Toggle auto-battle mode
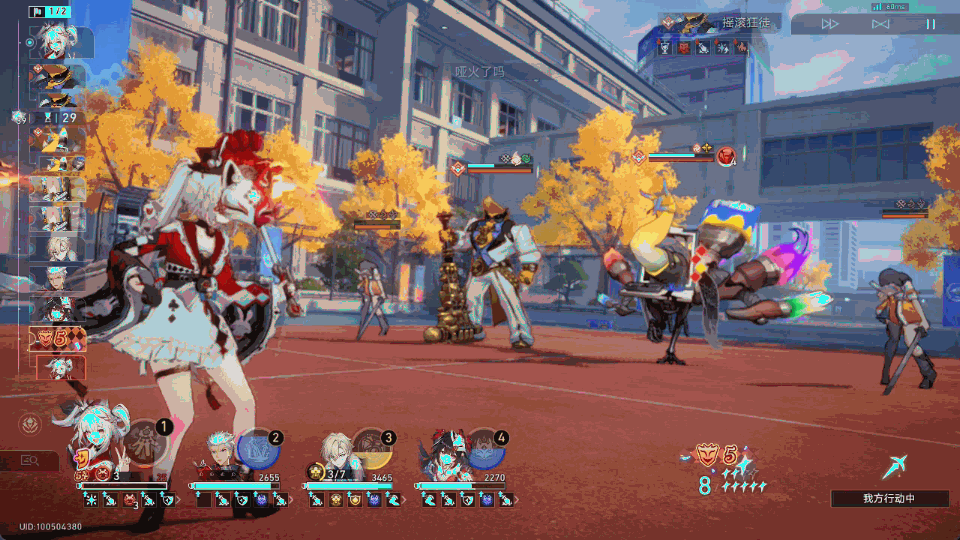Image resolution: width=960 pixels, height=540 pixels. click(880, 24)
